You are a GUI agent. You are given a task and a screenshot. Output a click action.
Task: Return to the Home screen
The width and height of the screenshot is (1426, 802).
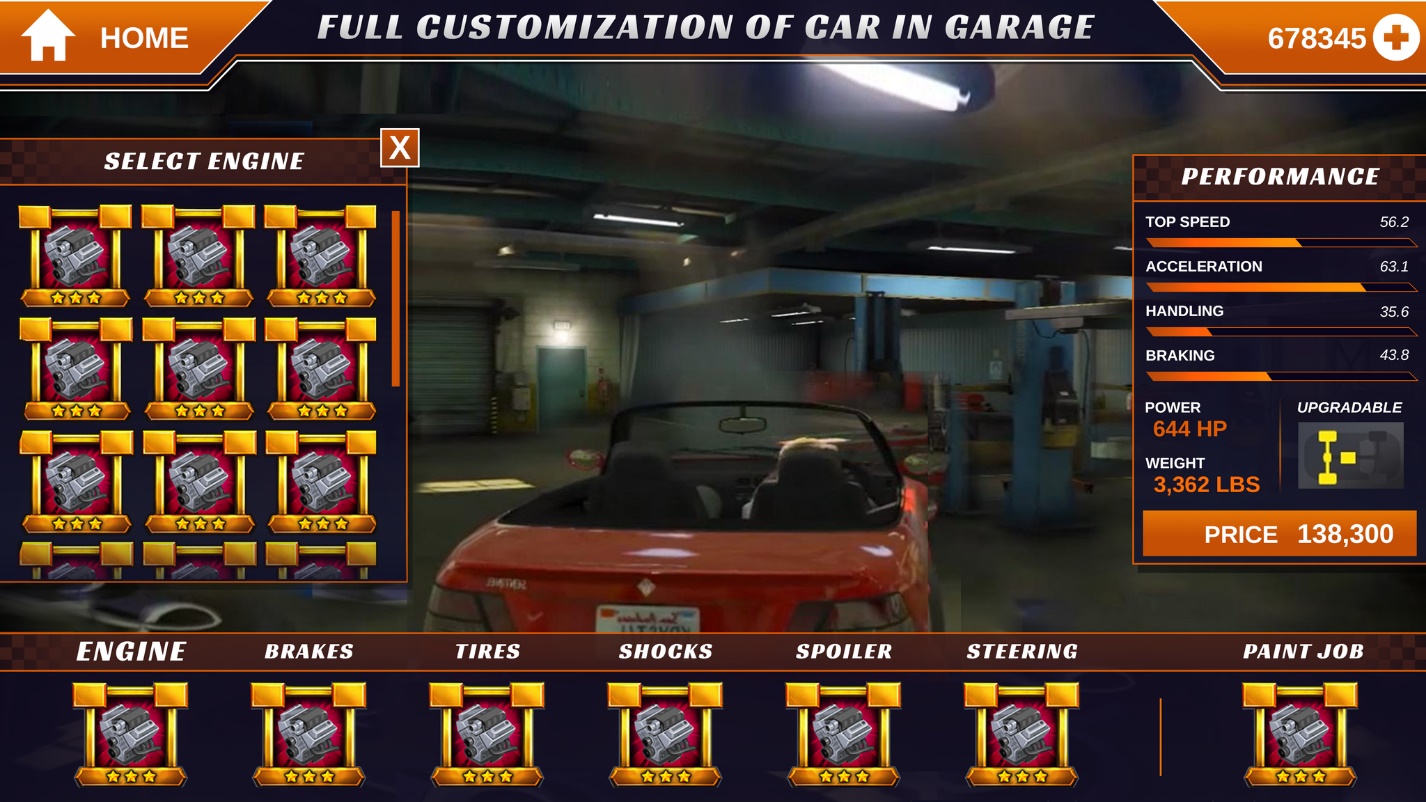tap(105, 38)
